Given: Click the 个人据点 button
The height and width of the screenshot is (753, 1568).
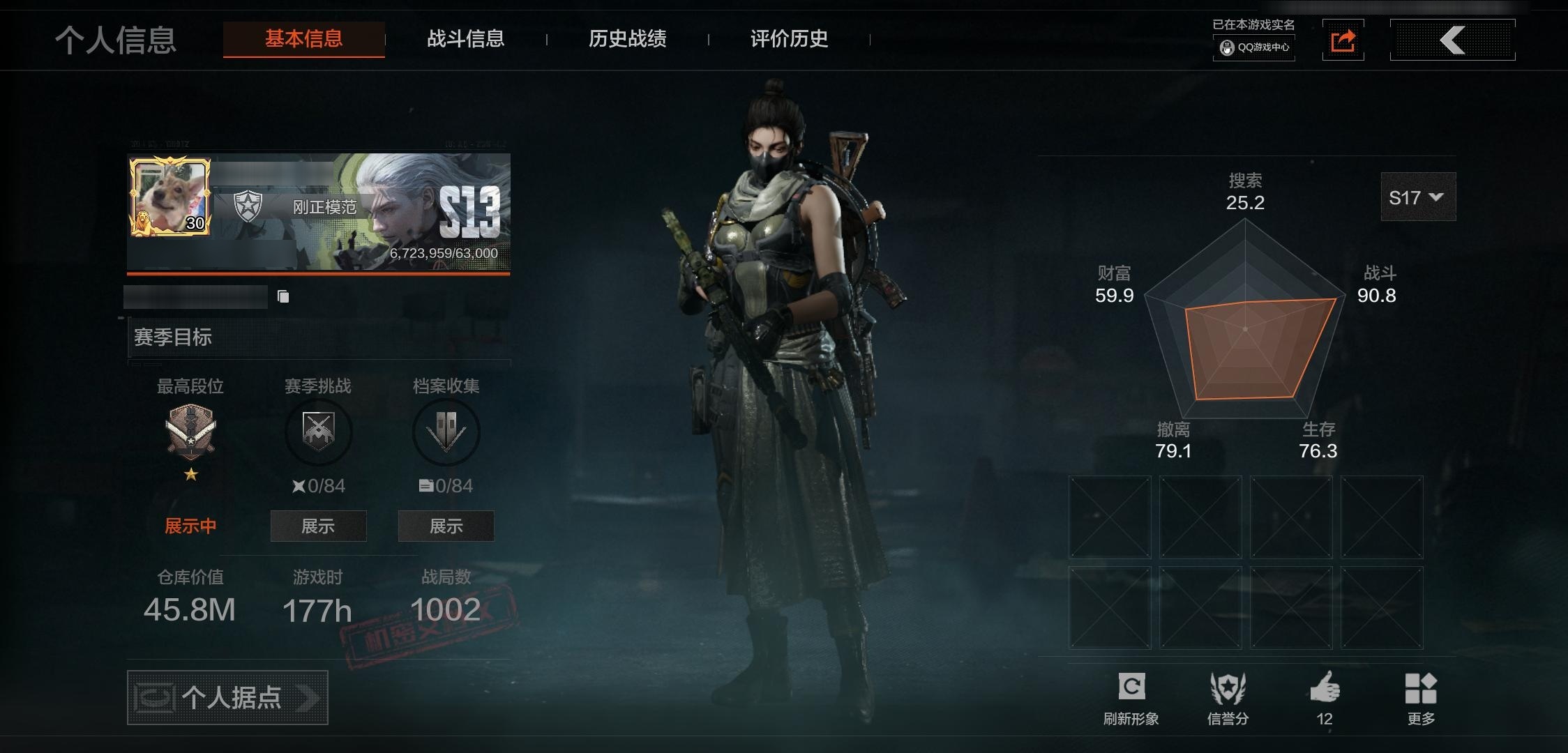Looking at the screenshot, I should [x=227, y=698].
